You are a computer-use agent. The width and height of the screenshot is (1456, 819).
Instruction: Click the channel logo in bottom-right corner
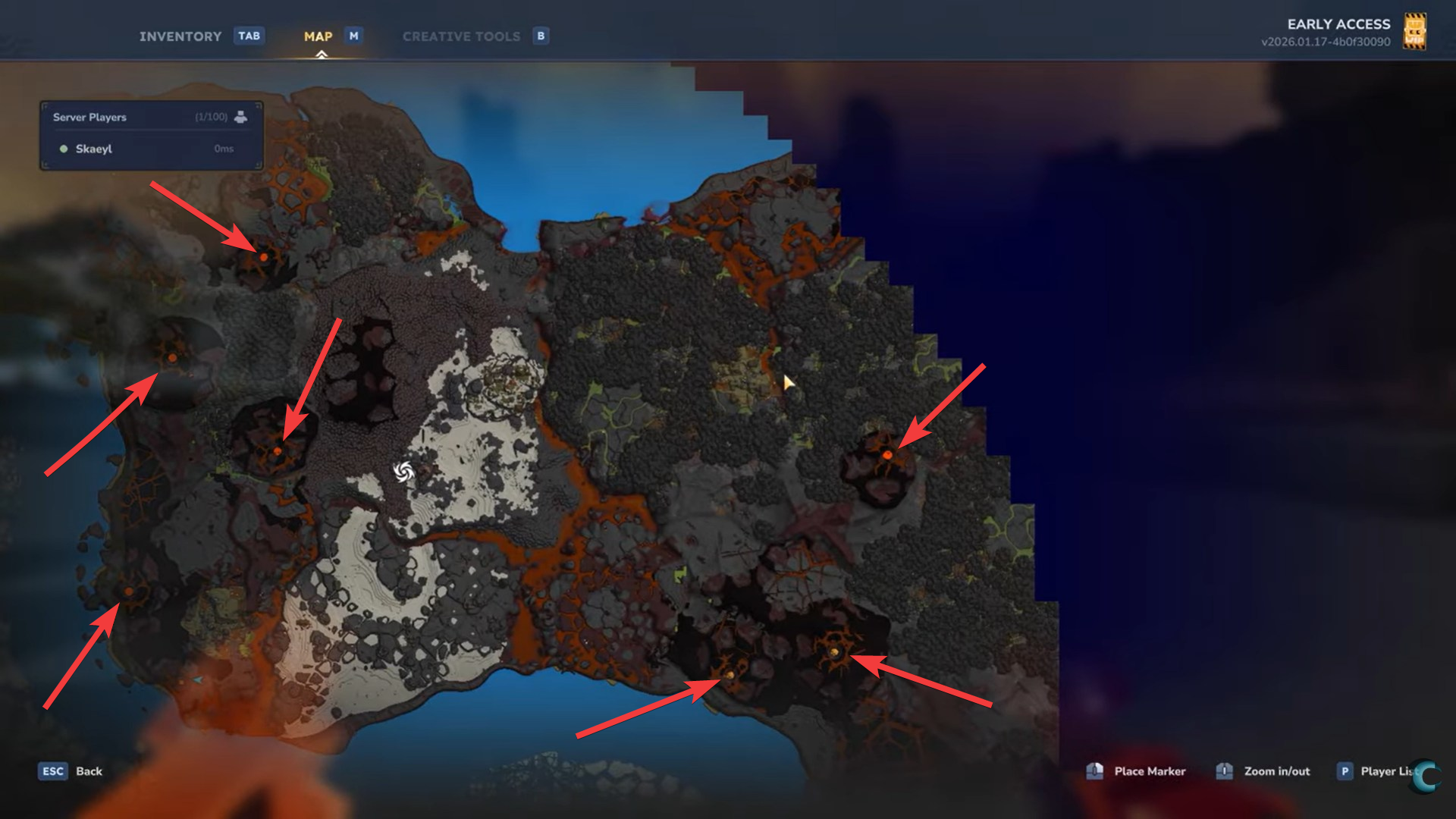click(1424, 777)
